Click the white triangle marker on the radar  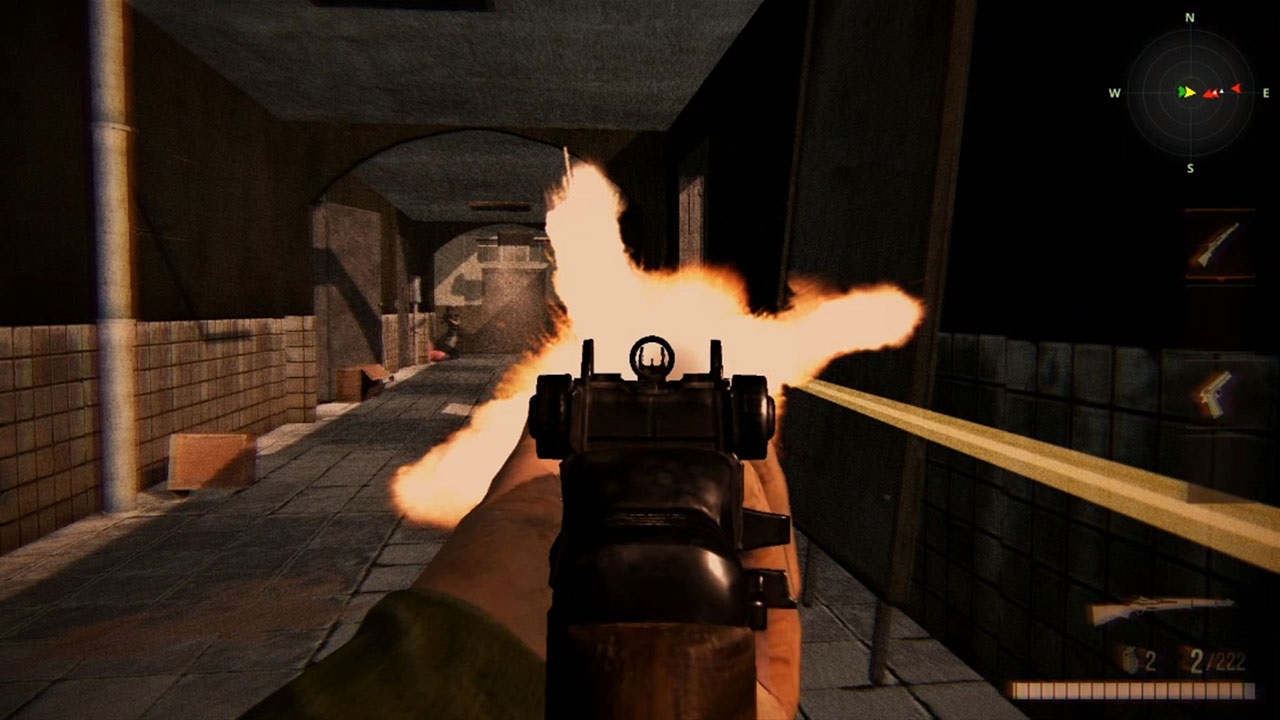[x=1221, y=90]
